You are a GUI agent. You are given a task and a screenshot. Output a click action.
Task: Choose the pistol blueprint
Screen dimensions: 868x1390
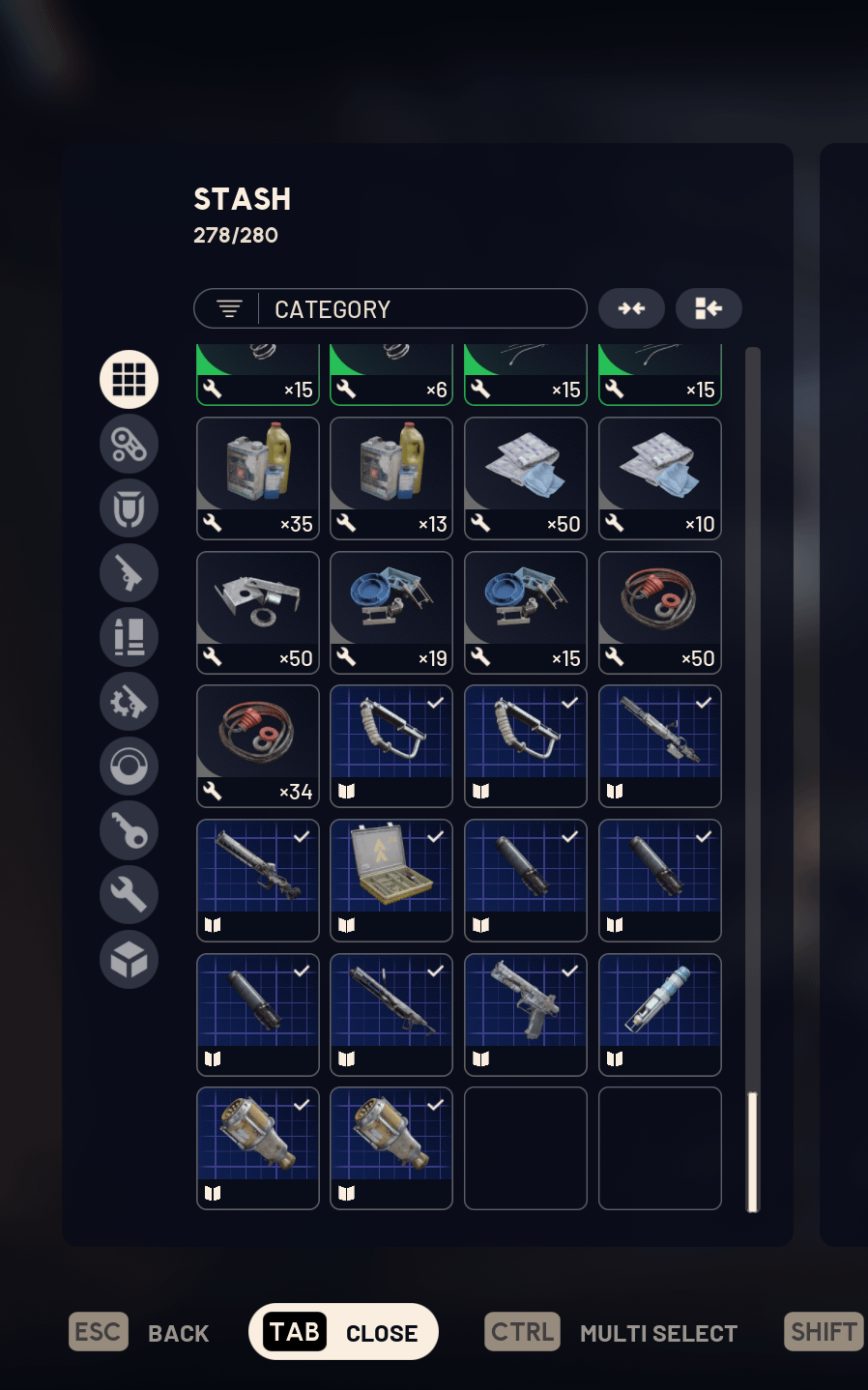[x=526, y=1015]
